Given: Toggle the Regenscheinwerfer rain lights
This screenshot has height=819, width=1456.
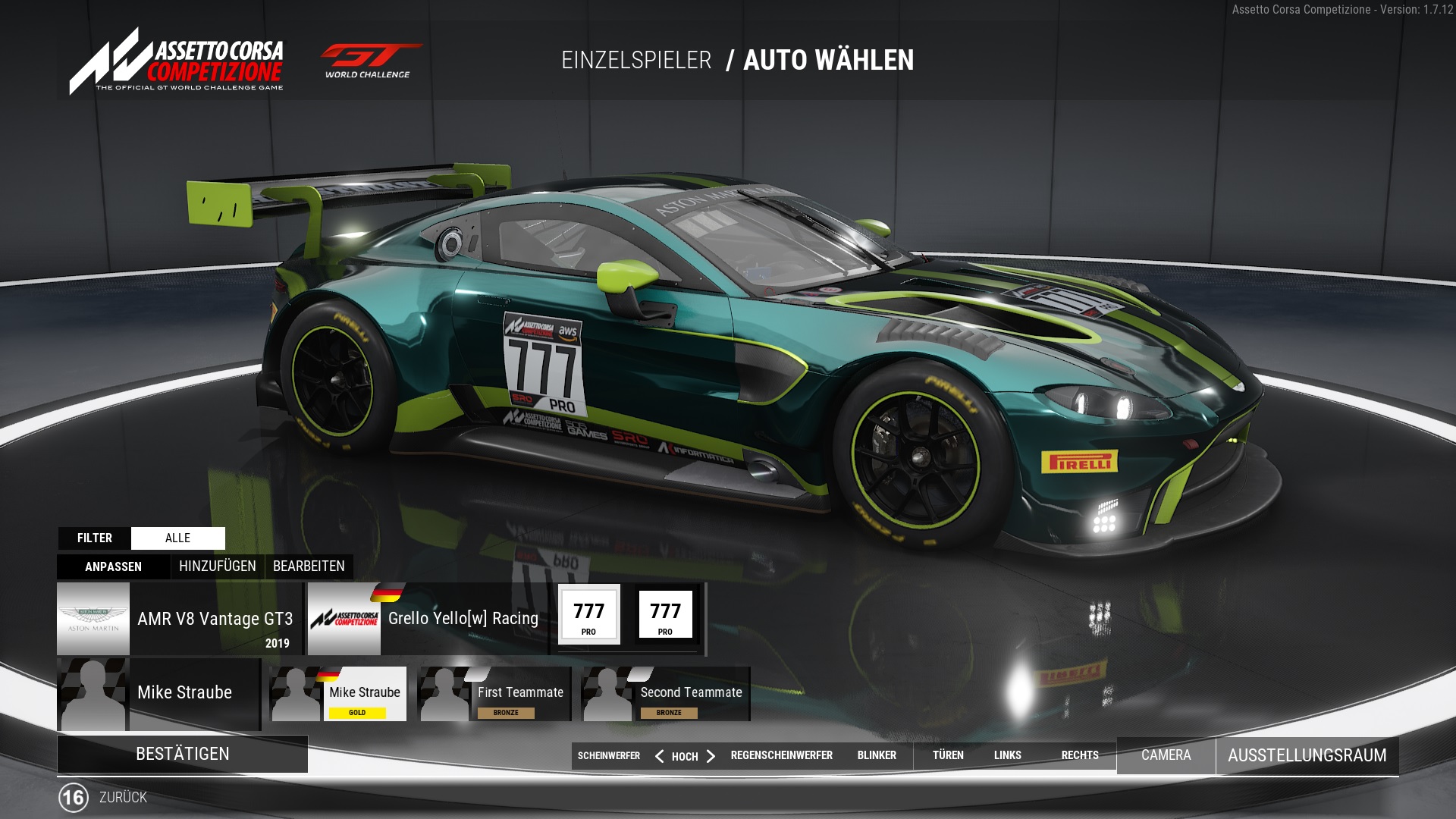Looking at the screenshot, I should 781,755.
